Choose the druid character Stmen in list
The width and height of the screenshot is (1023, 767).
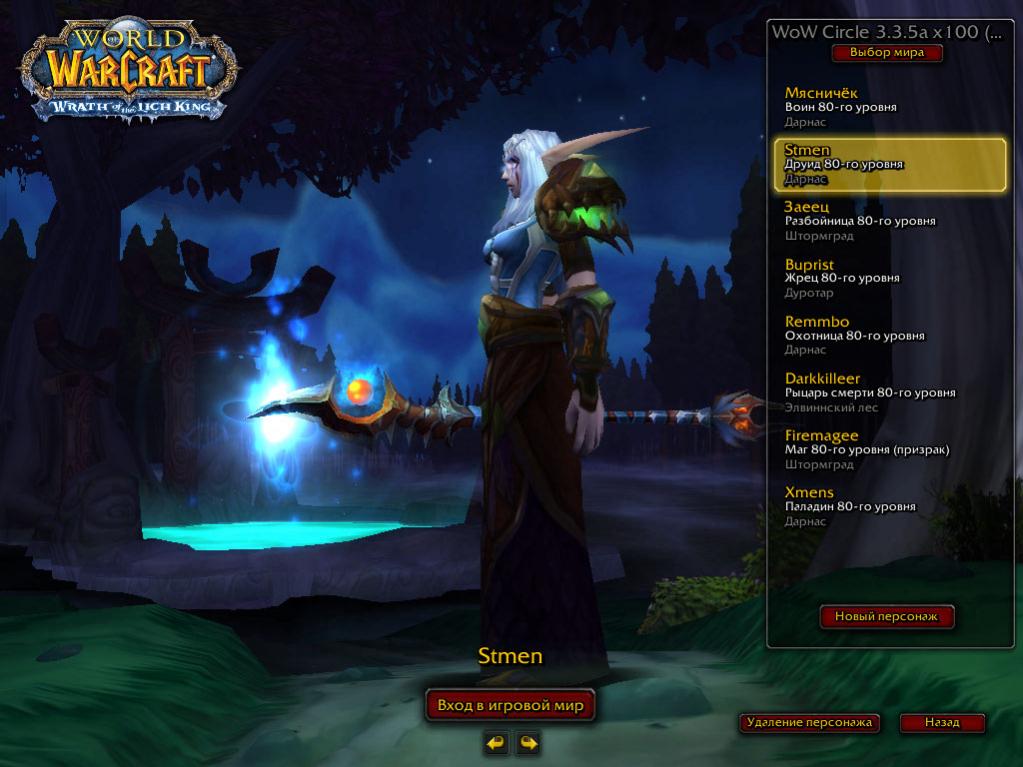(889, 164)
